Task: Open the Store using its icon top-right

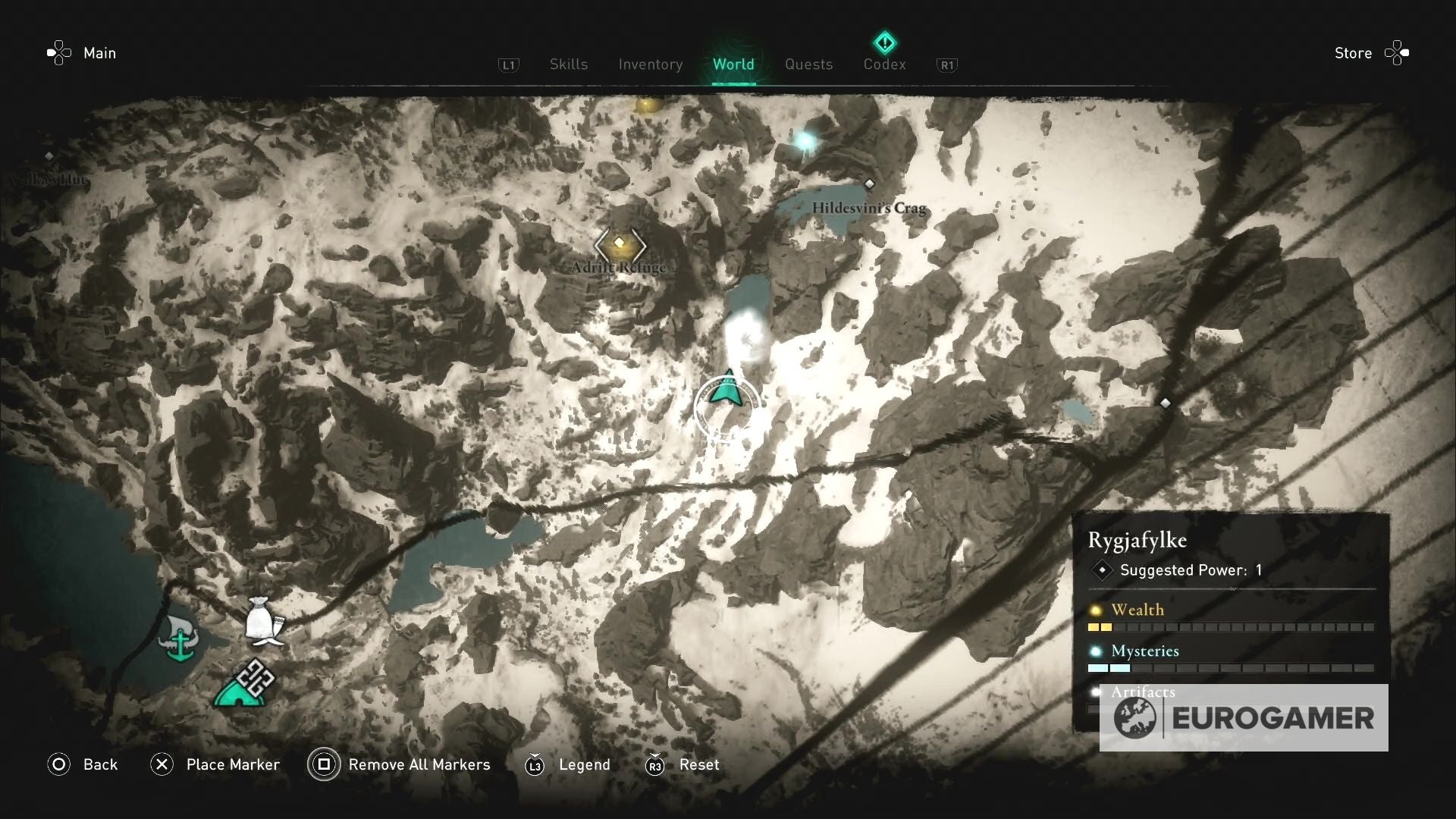Action: (x=1398, y=52)
